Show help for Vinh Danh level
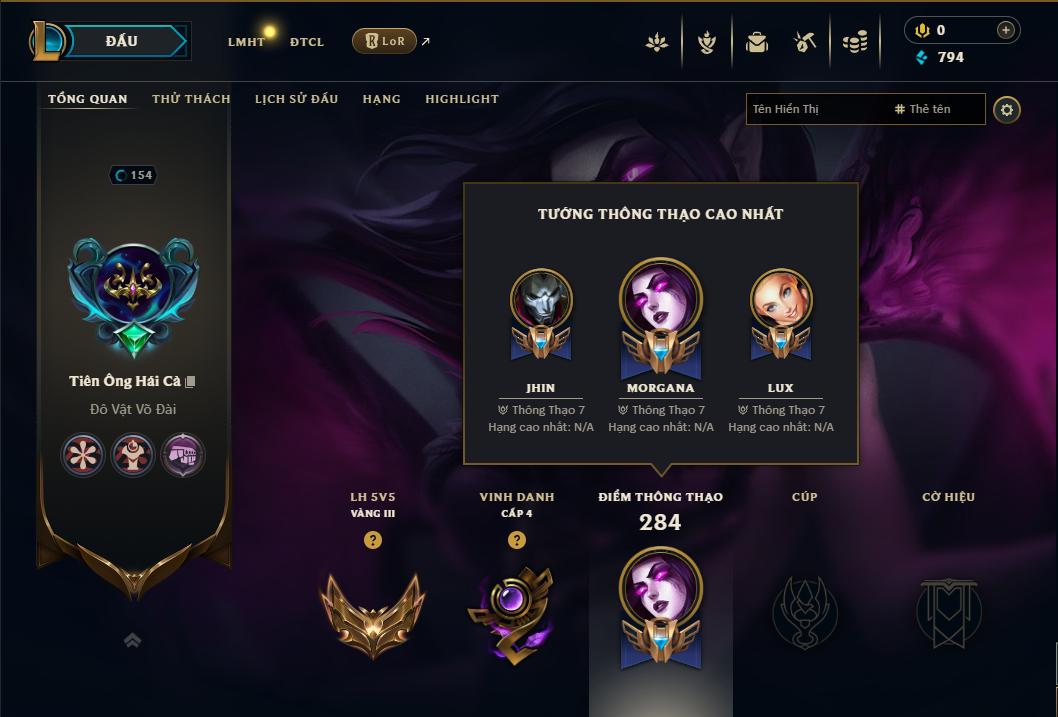The width and height of the screenshot is (1058, 717). click(517, 540)
